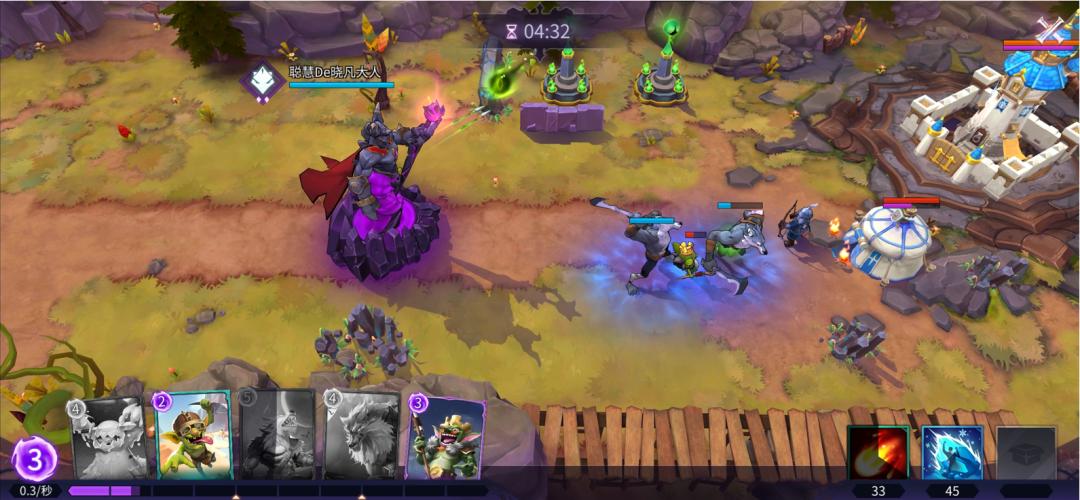Click the empty chest item slot
The width and height of the screenshot is (1080, 500).
pyautogui.click(x=1025, y=453)
